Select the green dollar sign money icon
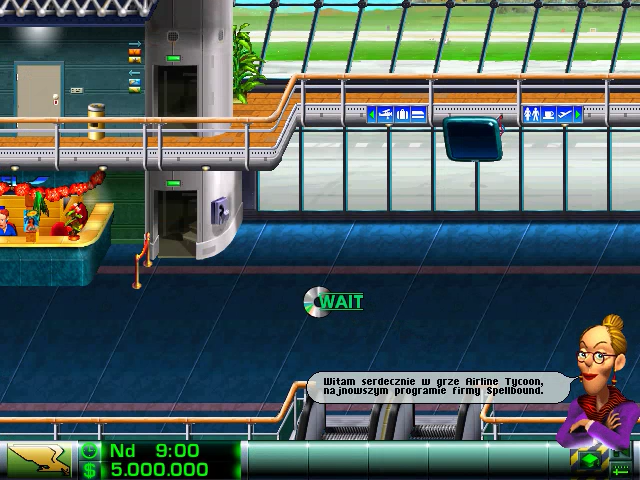640x480 pixels. (90, 470)
